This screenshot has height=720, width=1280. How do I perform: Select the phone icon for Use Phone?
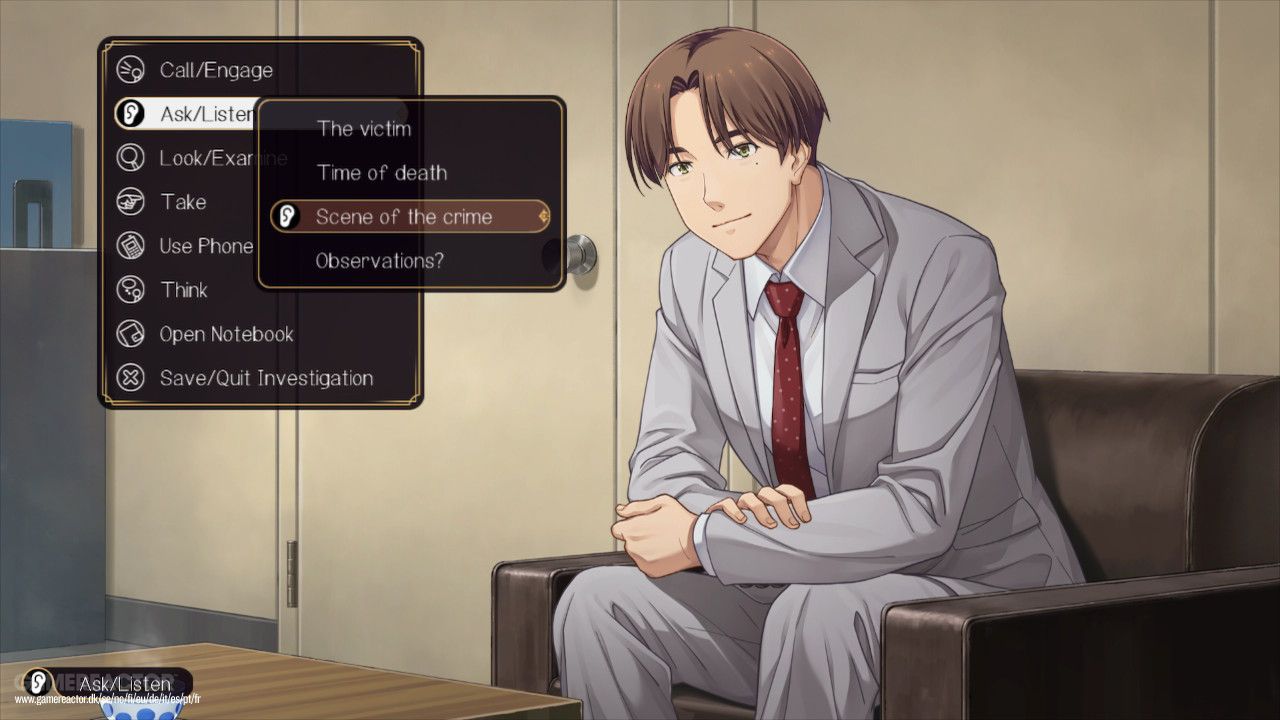pyautogui.click(x=131, y=246)
